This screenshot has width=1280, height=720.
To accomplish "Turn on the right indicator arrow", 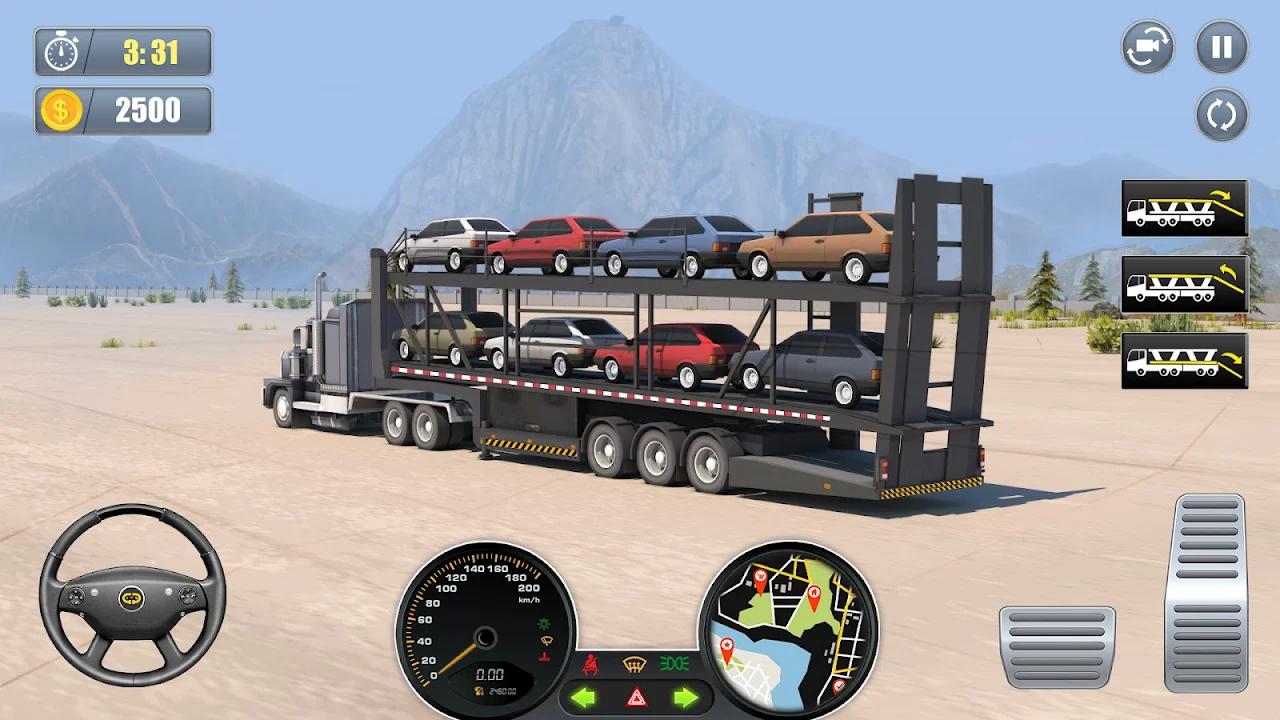I will coord(685,697).
